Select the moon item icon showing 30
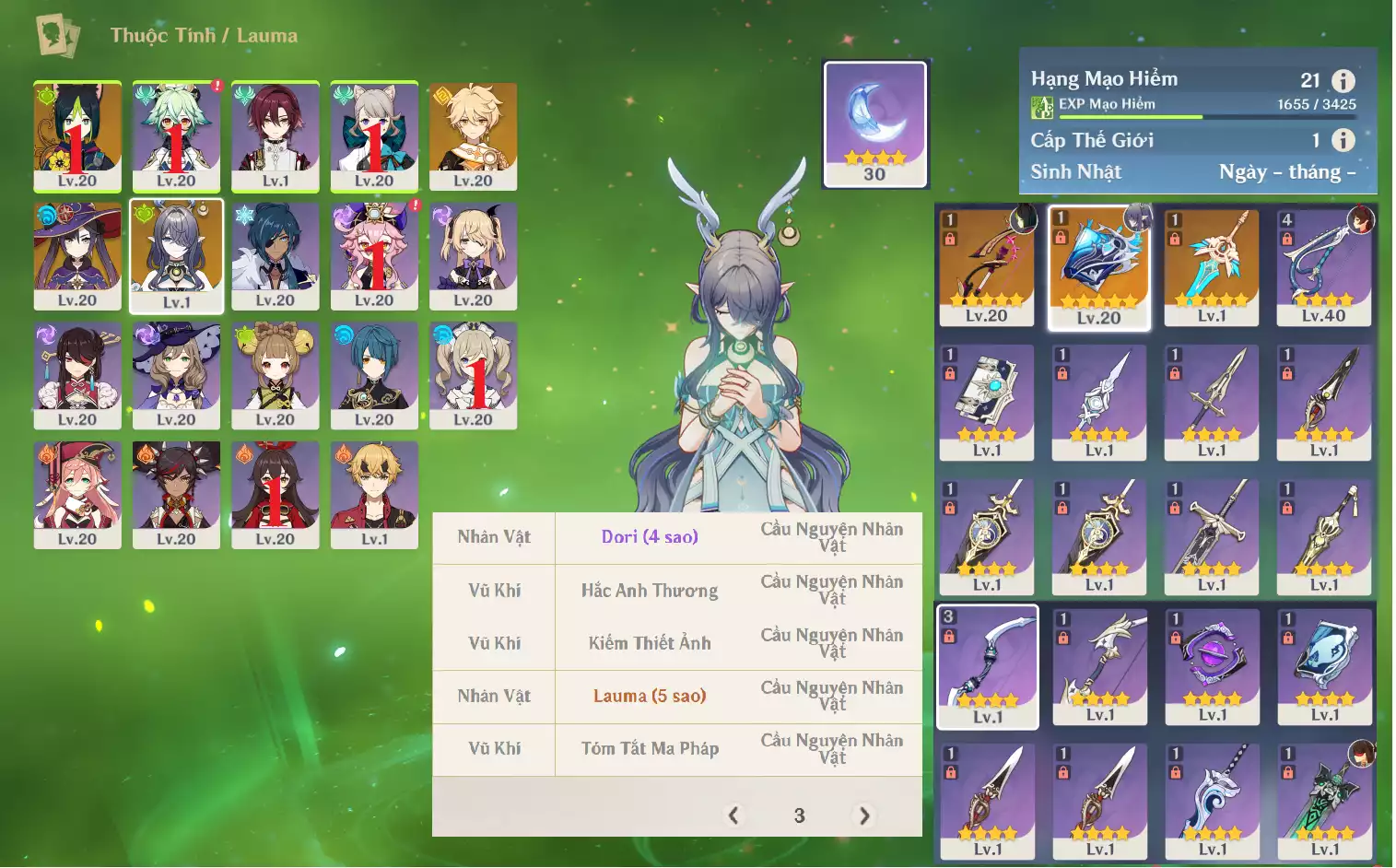The height and width of the screenshot is (868, 1396). 874,124
